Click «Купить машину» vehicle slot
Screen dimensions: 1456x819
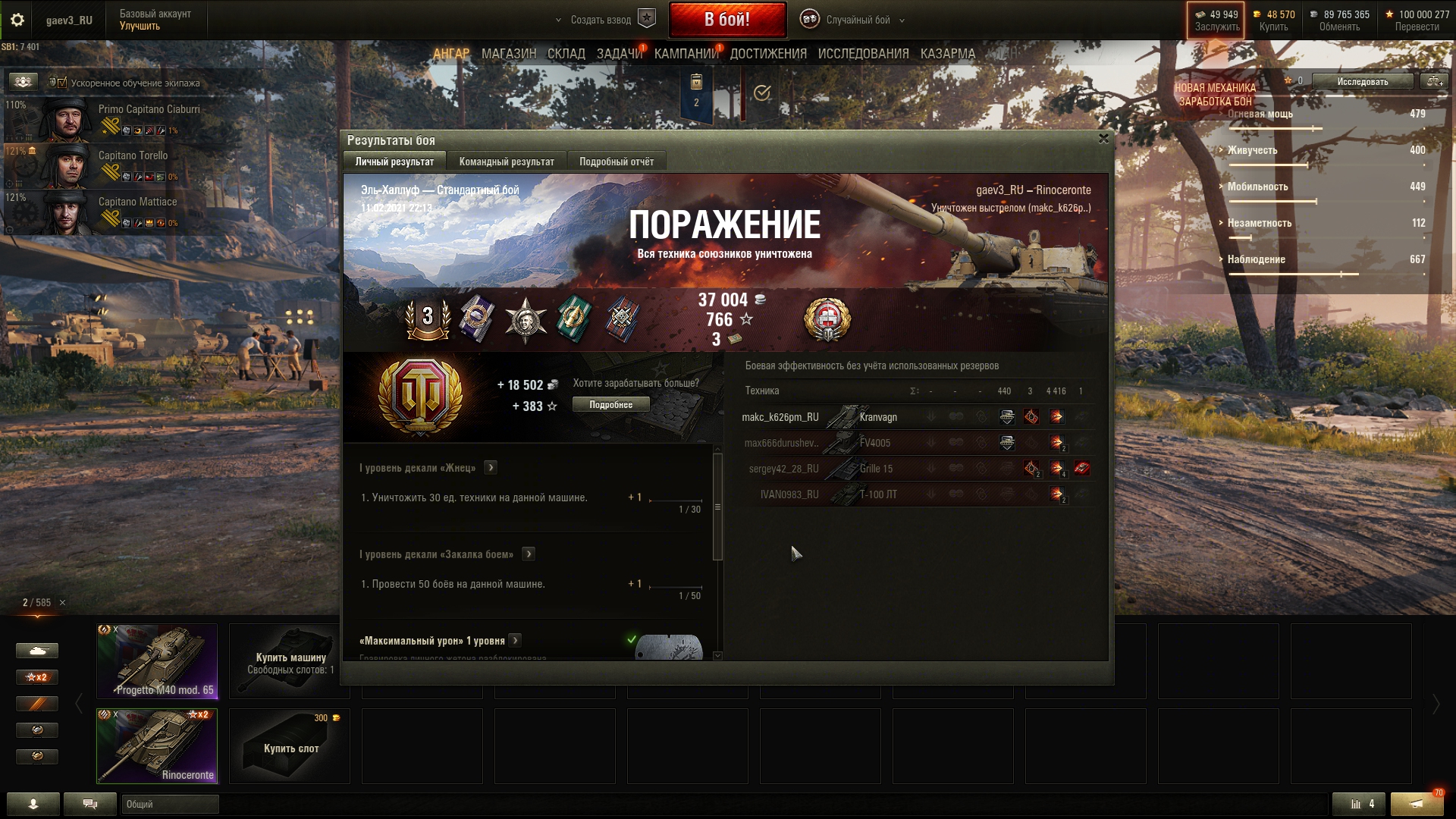coord(290,661)
